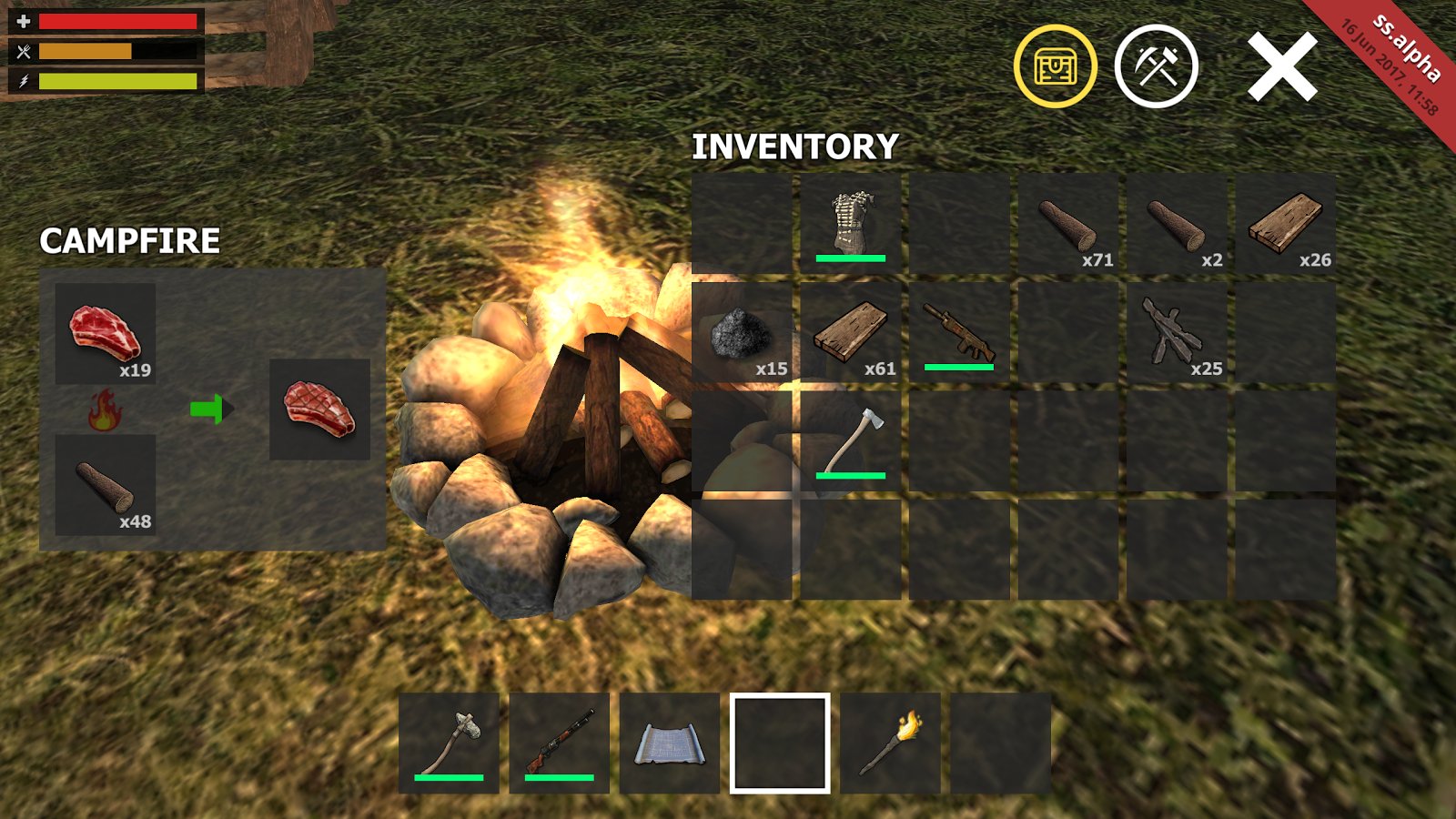Image resolution: width=1456 pixels, height=819 pixels.
Task: Click the campfire fuel log x48 slot
Action: click(x=106, y=485)
